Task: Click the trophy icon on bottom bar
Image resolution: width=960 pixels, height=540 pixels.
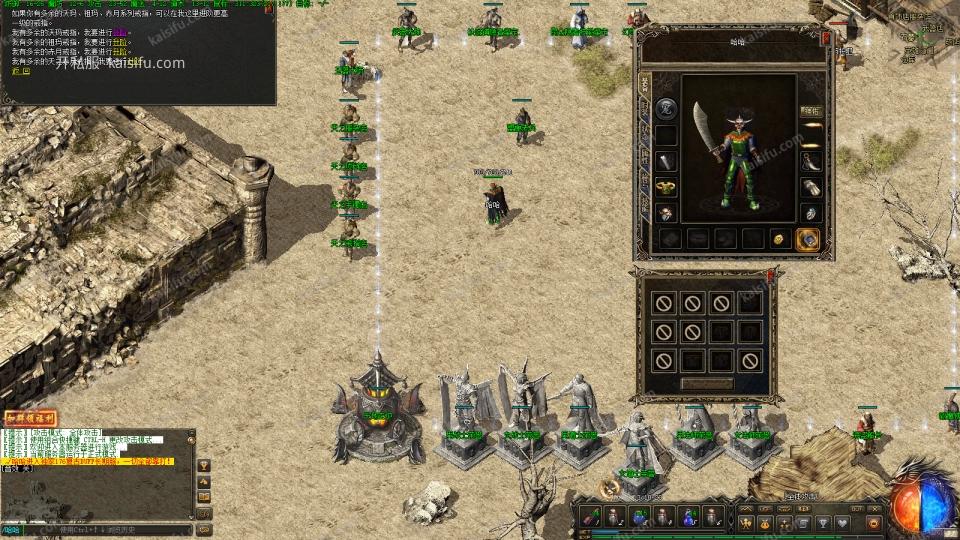Action: click(x=823, y=522)
